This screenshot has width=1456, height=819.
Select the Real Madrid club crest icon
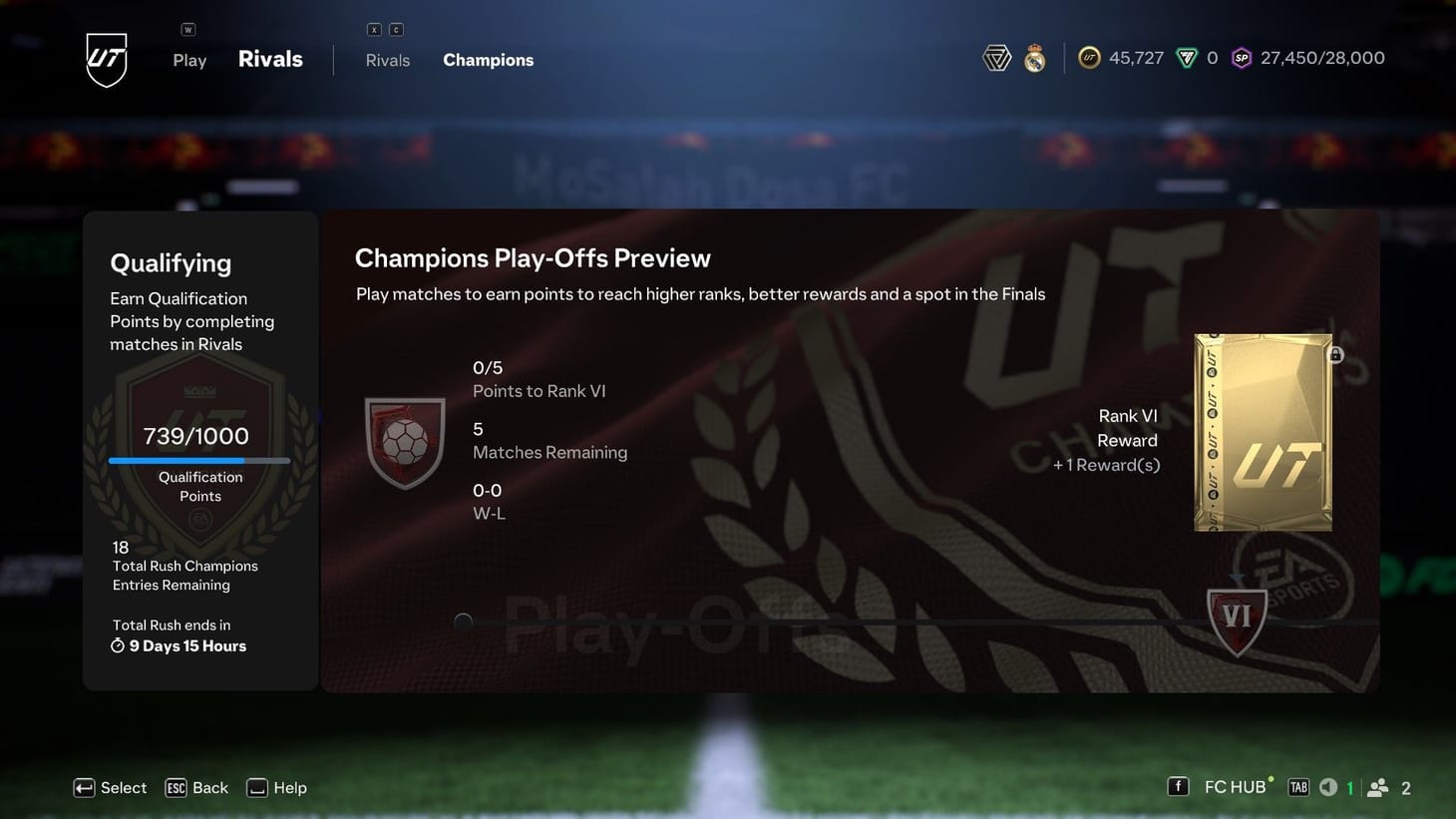(1033, 57)
